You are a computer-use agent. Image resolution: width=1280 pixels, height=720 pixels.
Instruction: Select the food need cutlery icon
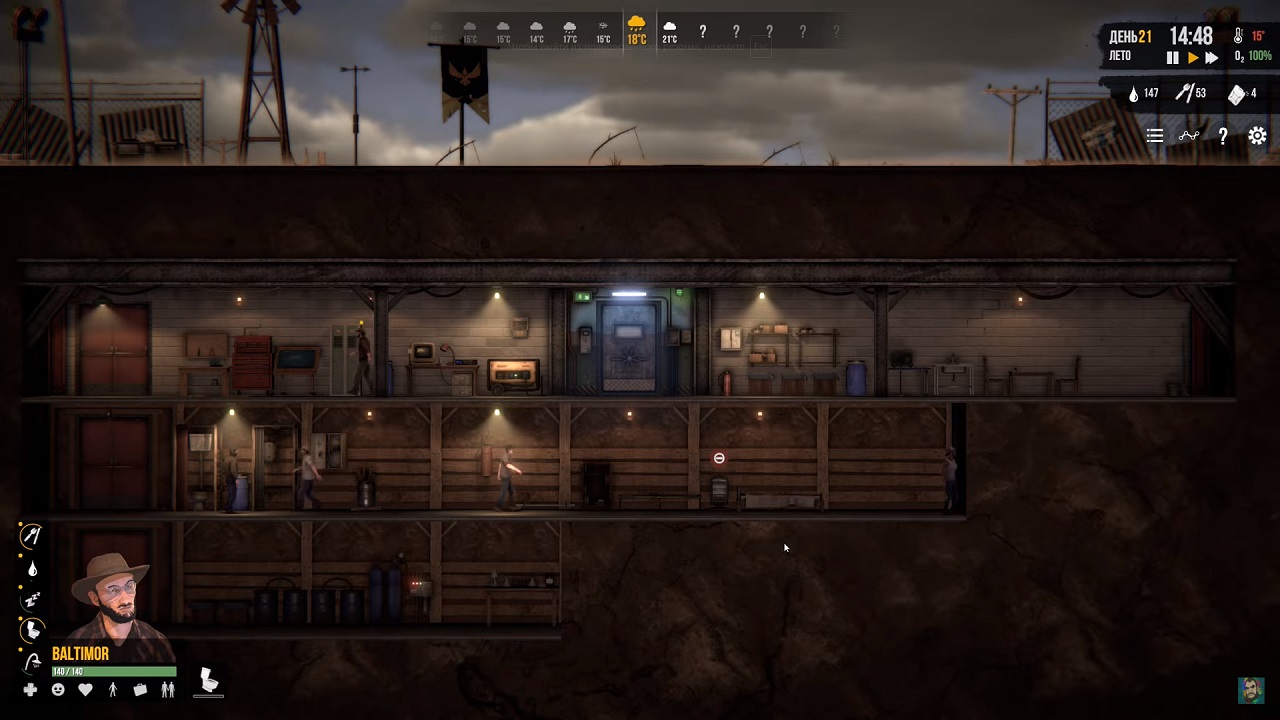[x=31, y=535]
